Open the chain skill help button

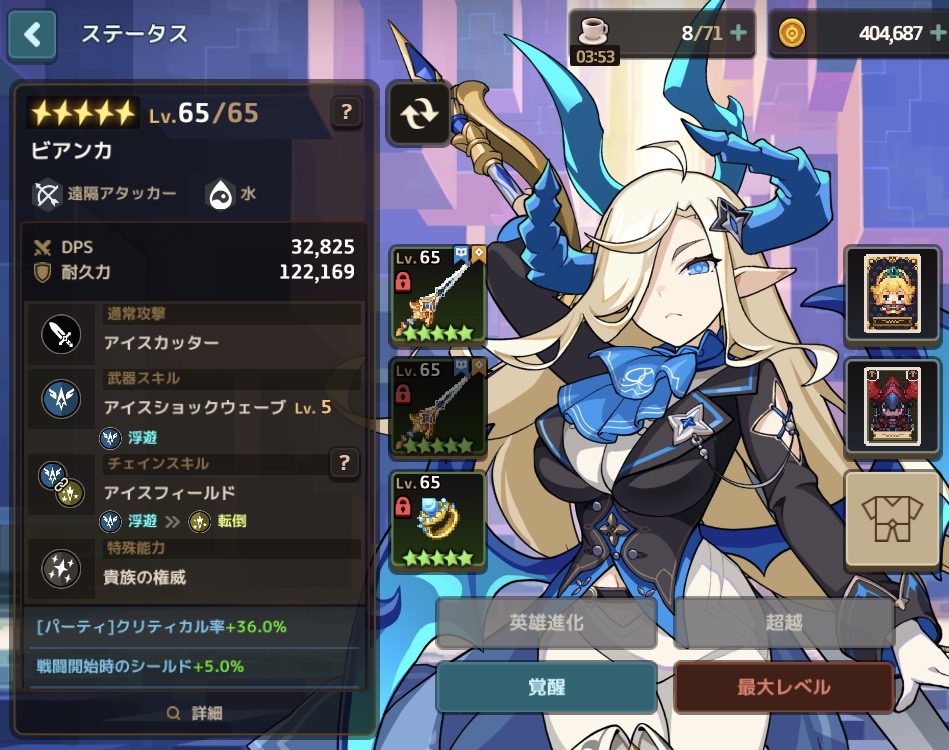tap(344, 462)
